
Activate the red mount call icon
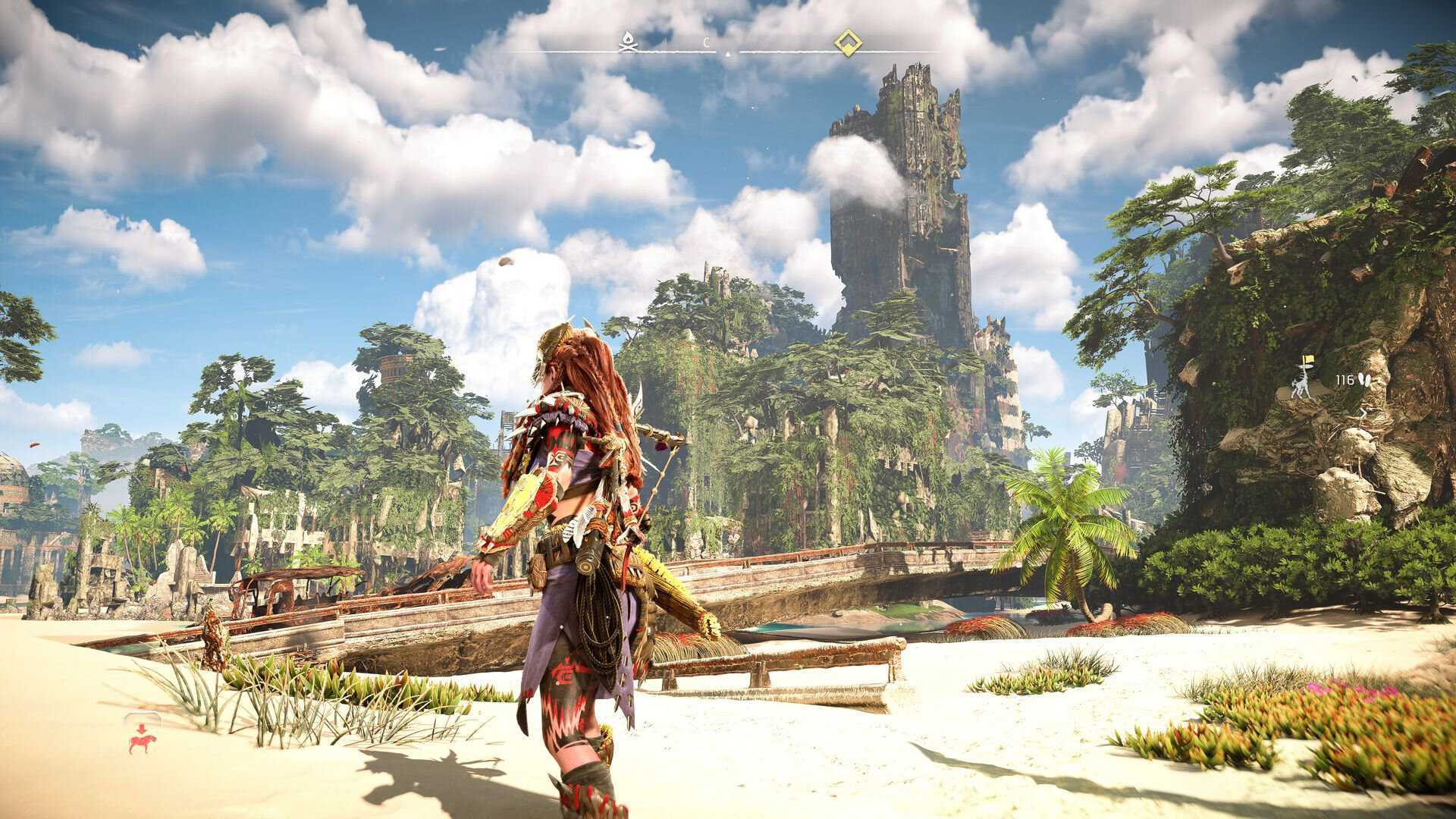(x=139, y=738)
